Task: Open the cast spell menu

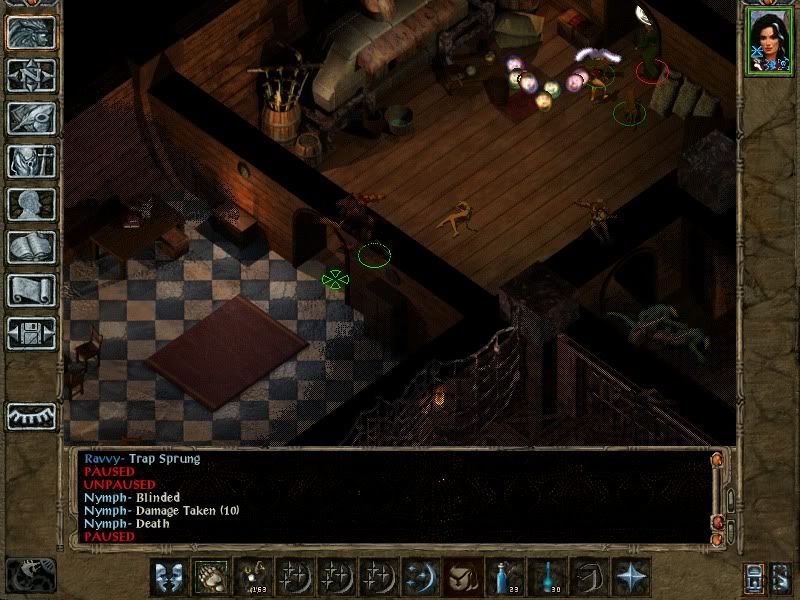Action: pyautogui.click(x=419, y=577)
